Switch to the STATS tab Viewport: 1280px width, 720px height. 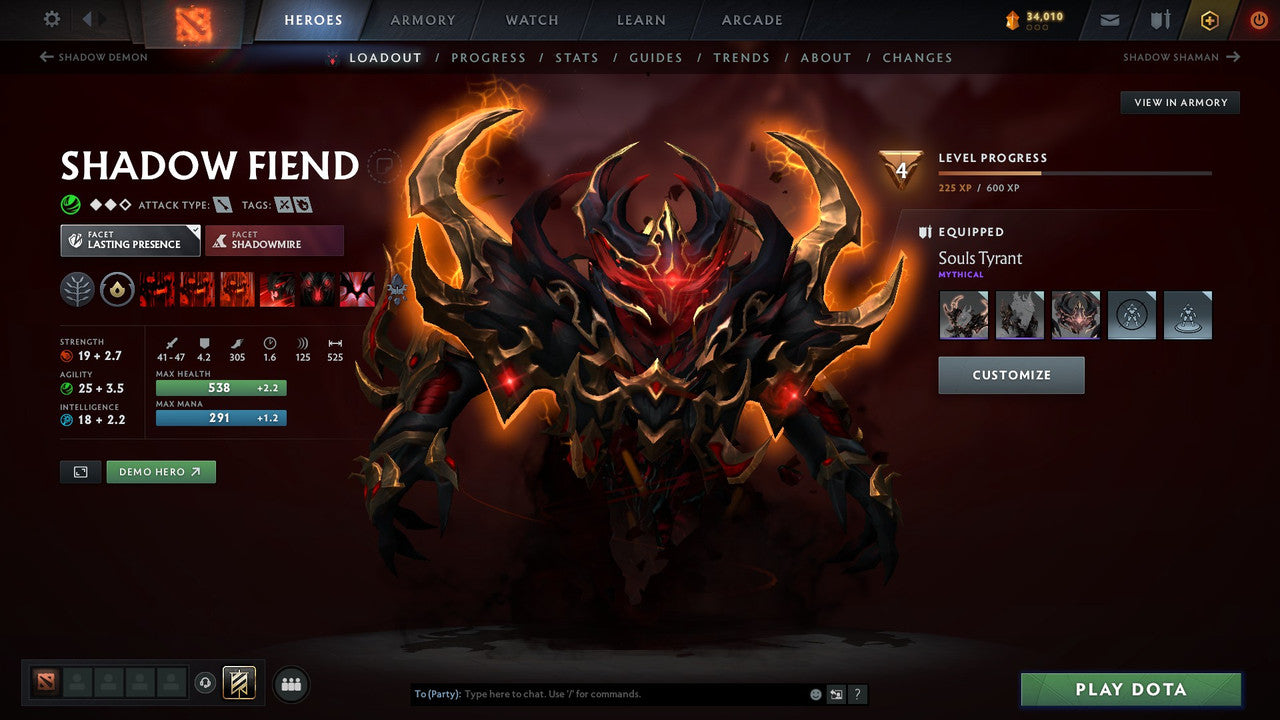(577, 57)
